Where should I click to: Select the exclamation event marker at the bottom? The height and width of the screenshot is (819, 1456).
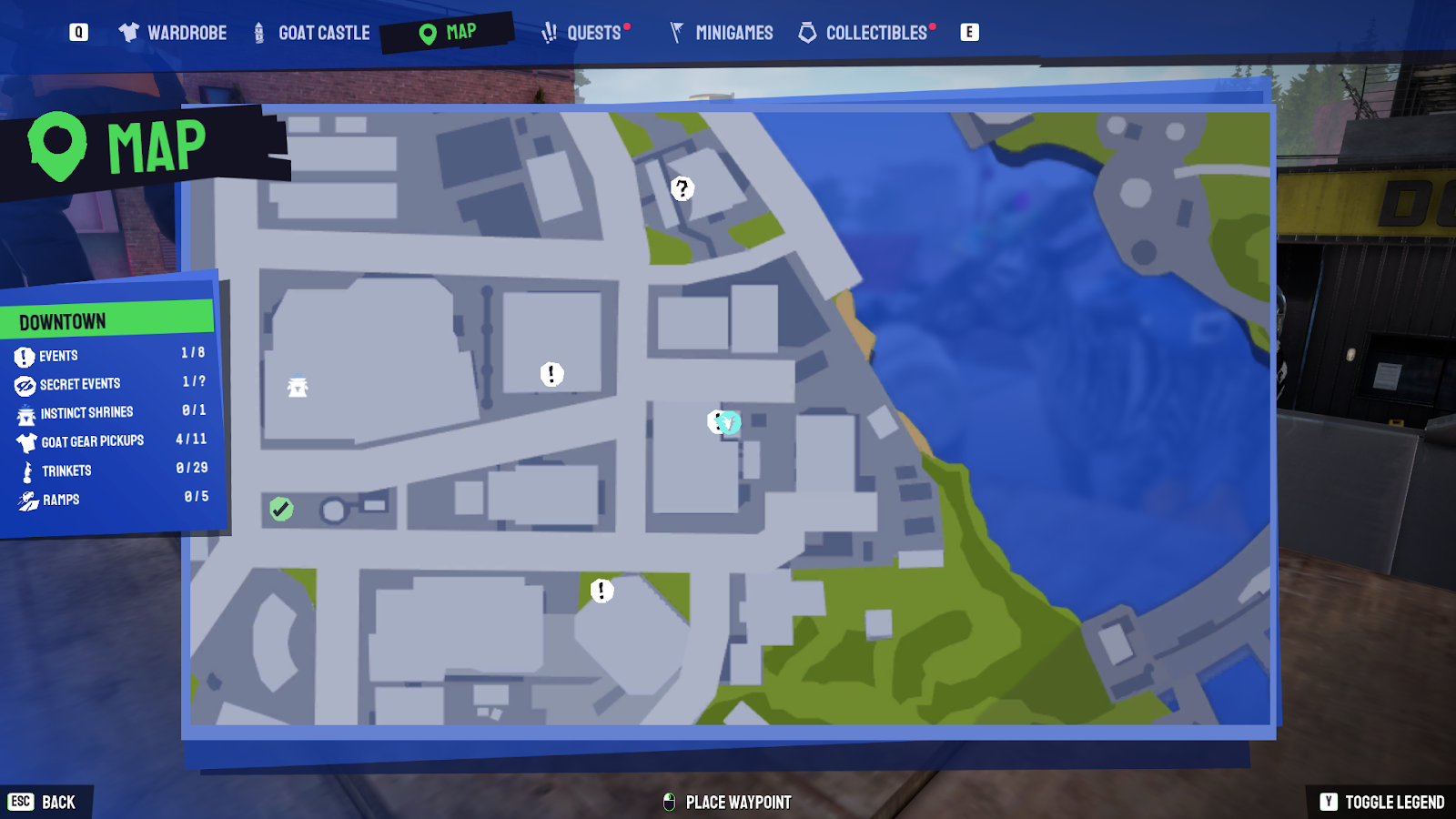[x=602, y=590]
